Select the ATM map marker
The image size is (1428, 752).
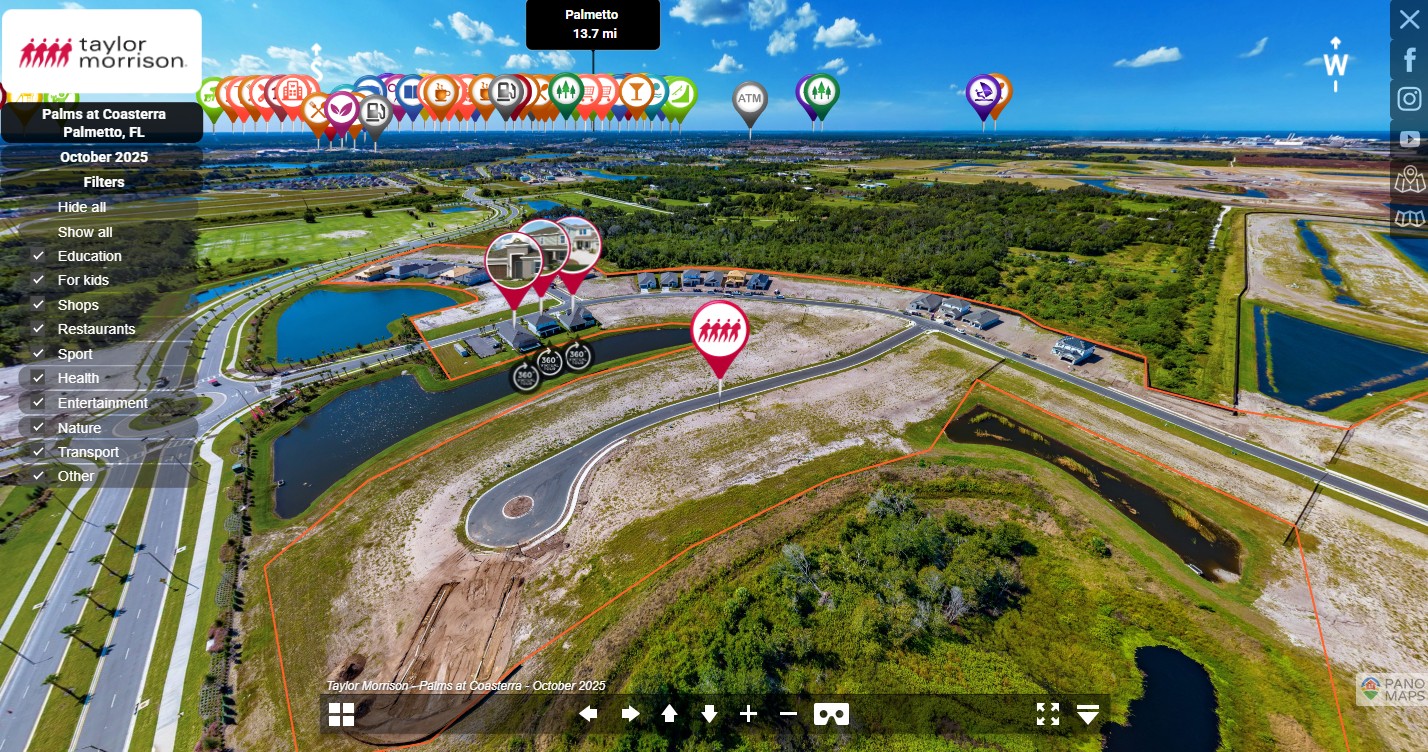tap(749, 101)
